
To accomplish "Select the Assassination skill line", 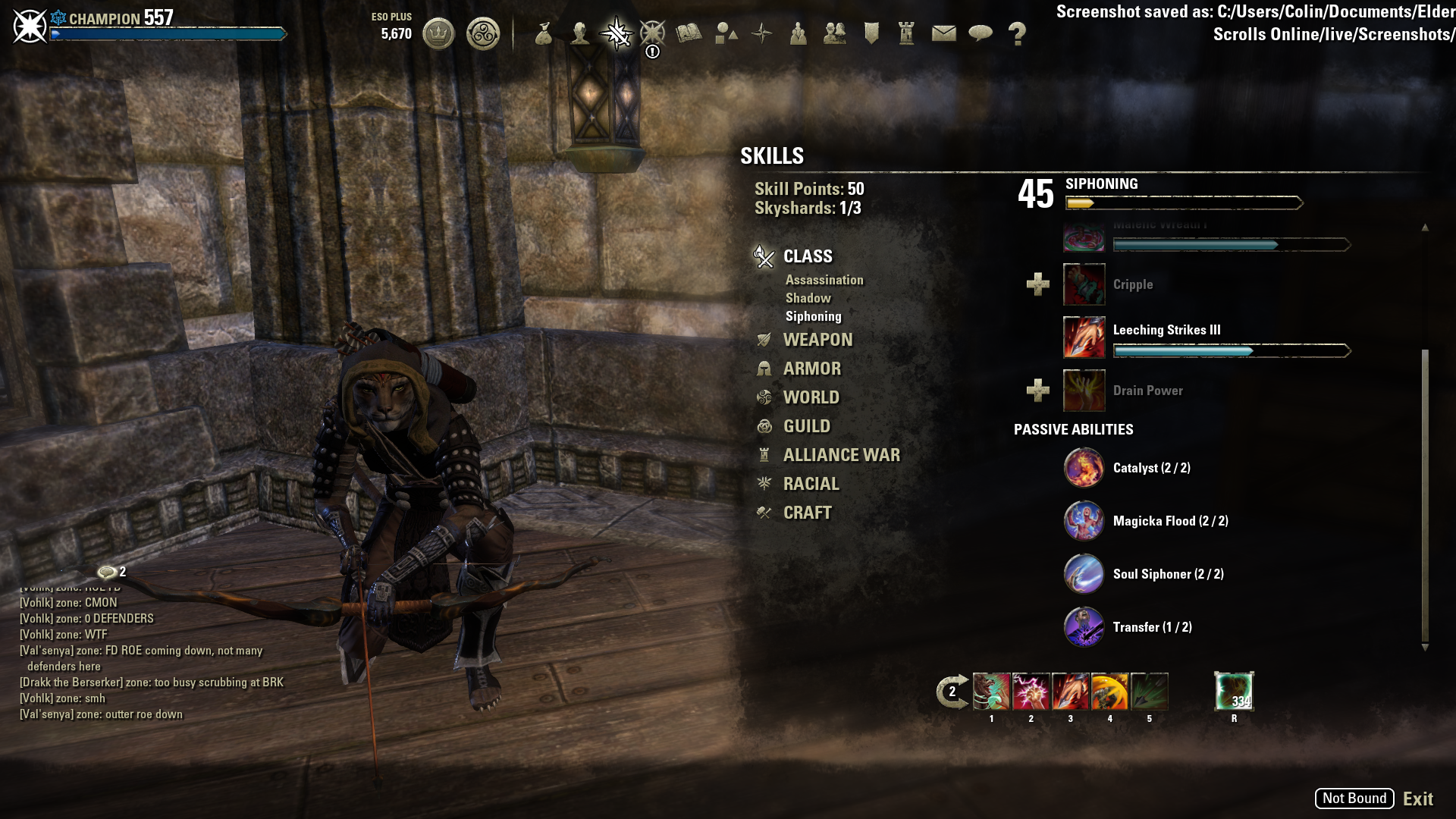I will 824,279.
